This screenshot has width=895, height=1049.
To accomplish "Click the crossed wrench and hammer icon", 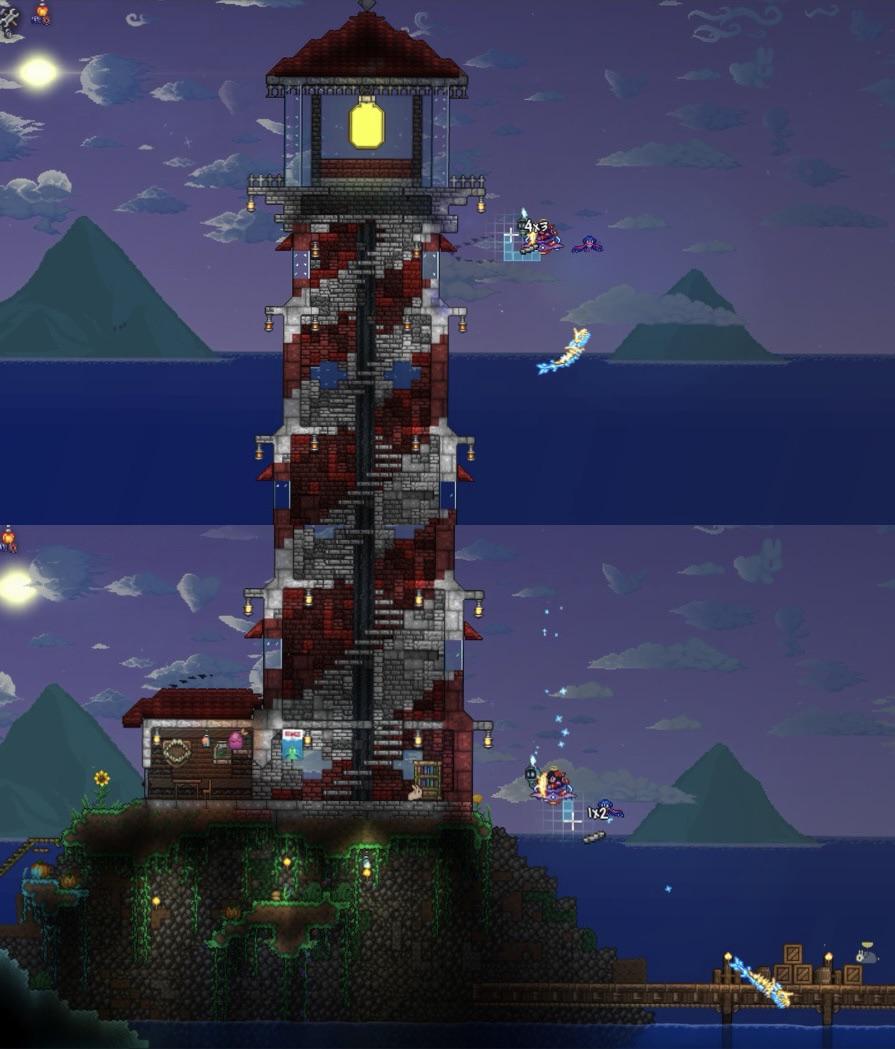I will coord(8,17).
